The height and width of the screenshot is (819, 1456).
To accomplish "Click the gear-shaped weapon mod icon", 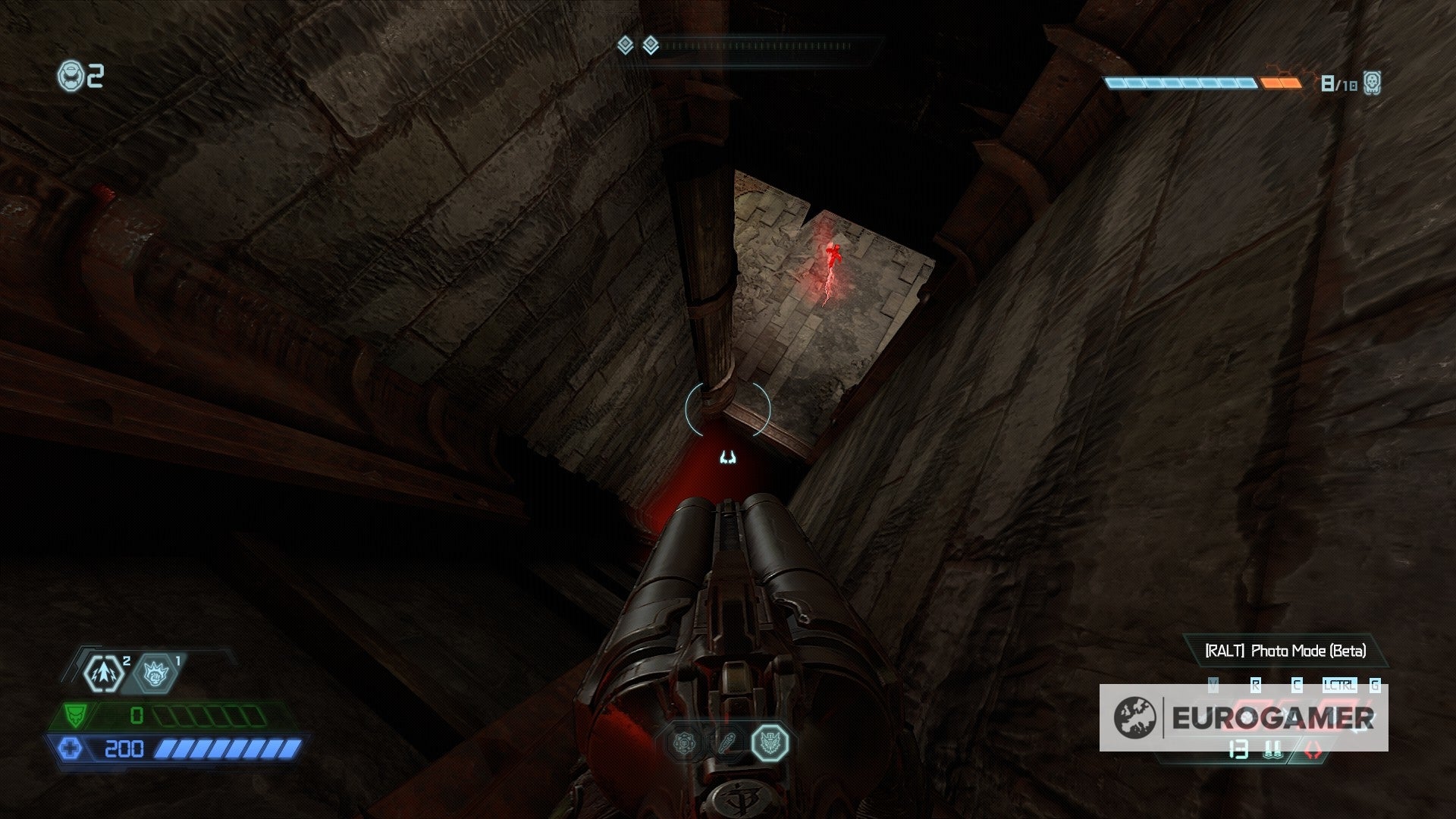I will click(x=685, y=742).
